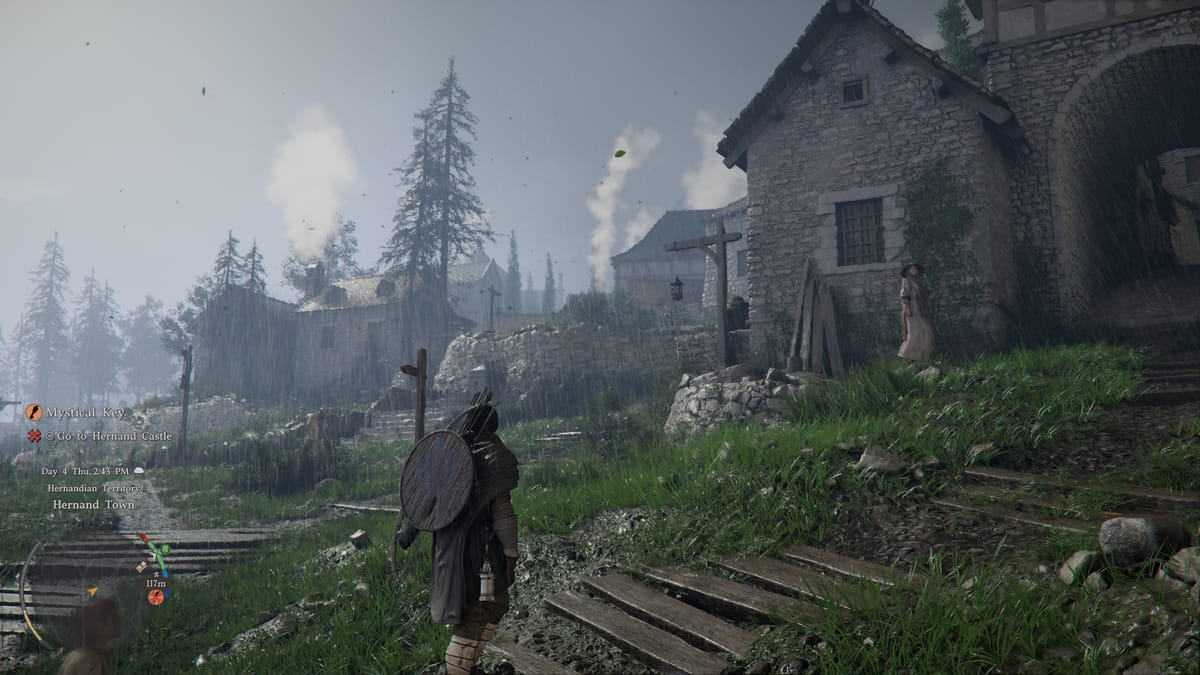Select the orange quest marker on minimap
1200x675 pixels.
point(155,597)
